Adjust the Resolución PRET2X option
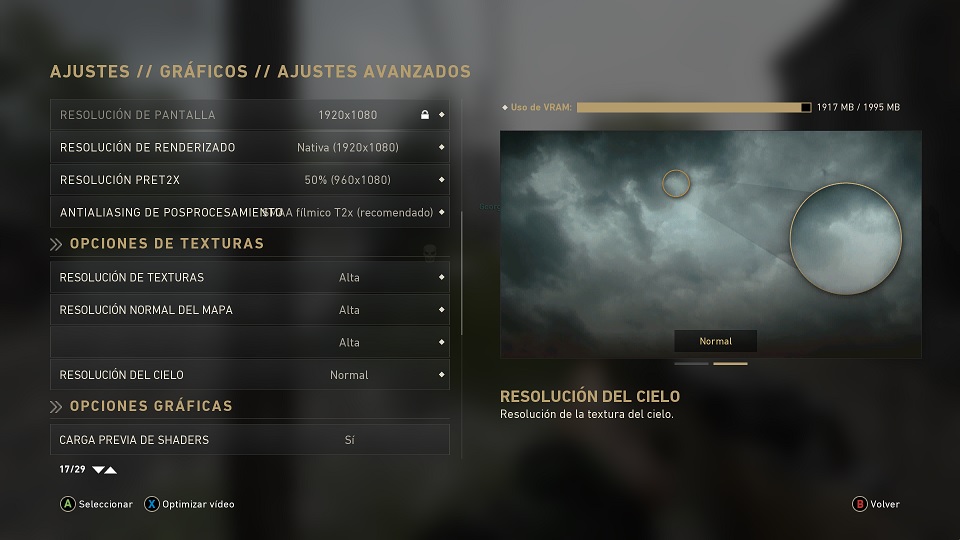The image size is (960, 540). 250,180
